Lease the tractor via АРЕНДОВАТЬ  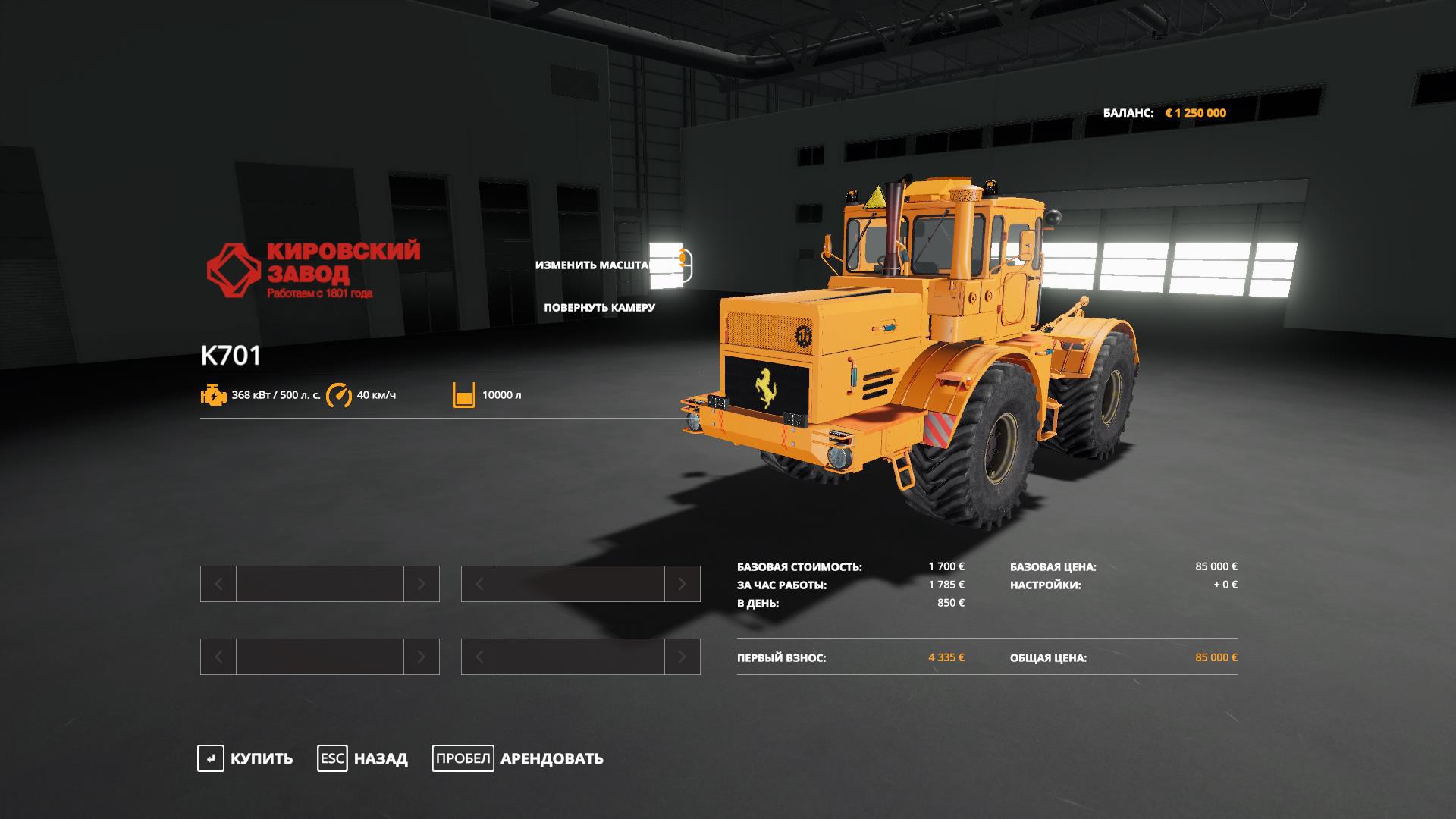[519, 758]
